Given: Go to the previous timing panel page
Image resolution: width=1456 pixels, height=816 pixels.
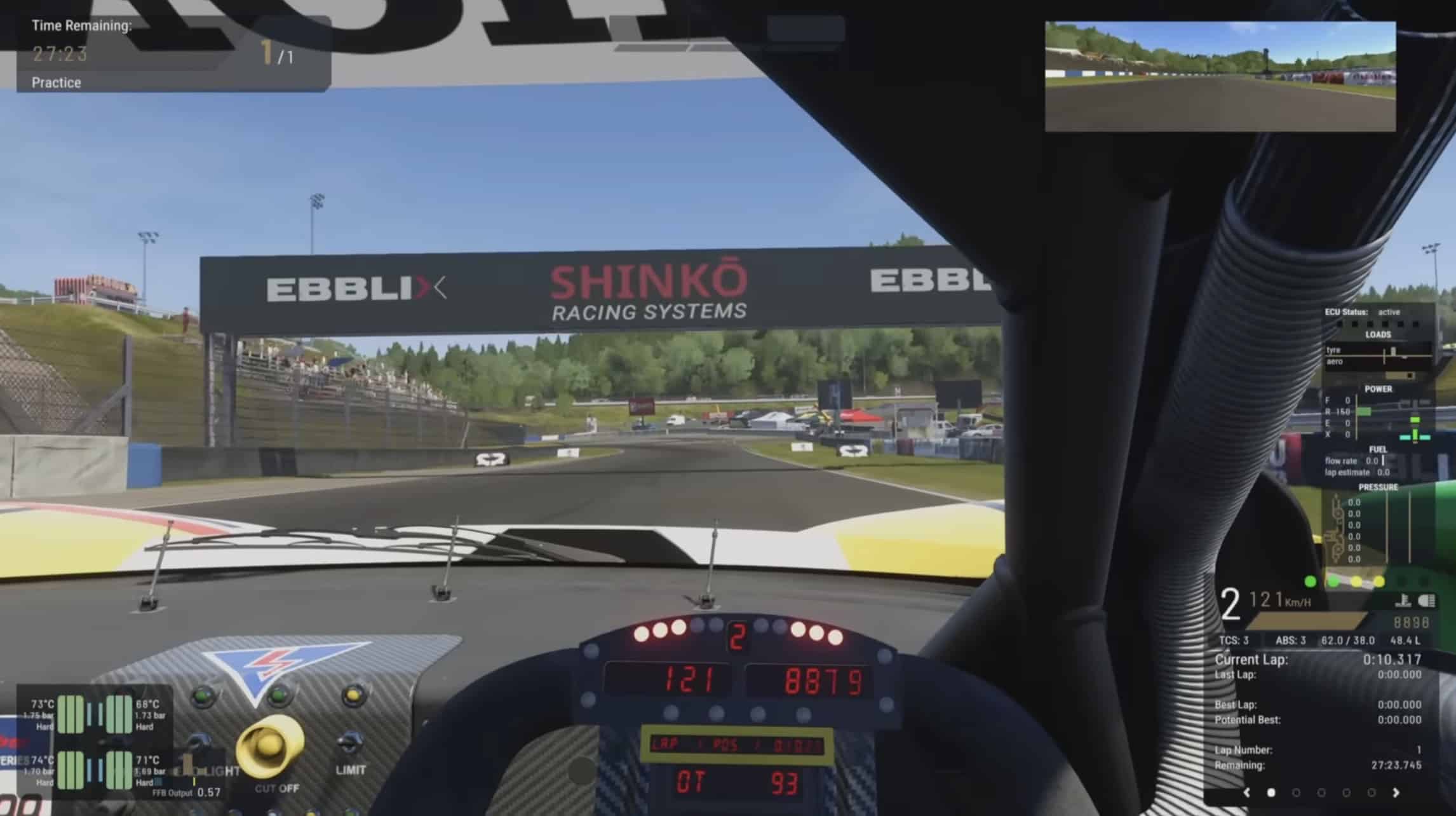Looking at the screenshot, I should (1246, 792).
